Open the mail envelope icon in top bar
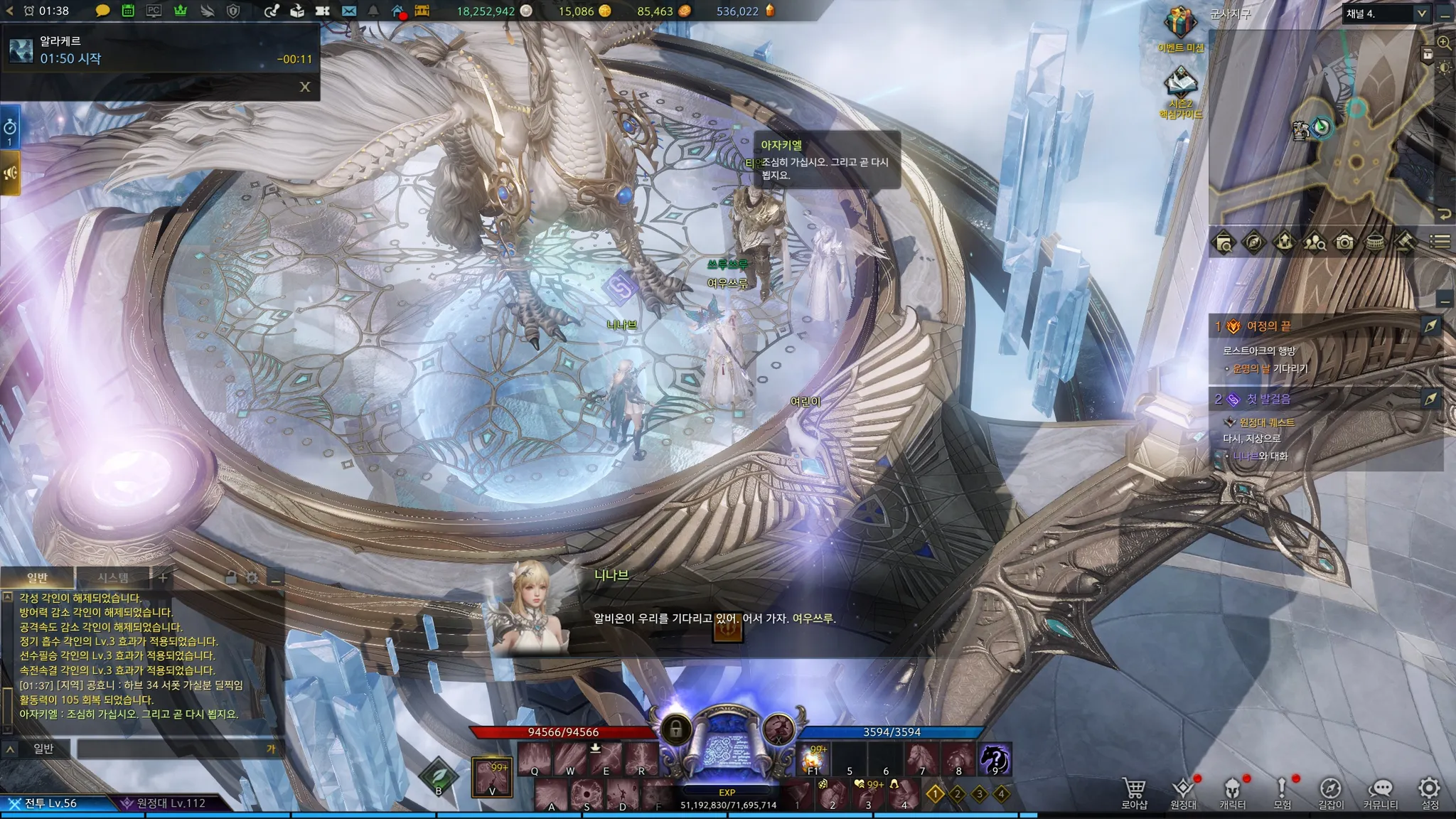Screen dimensions: 1456x819 coord(348,11)
